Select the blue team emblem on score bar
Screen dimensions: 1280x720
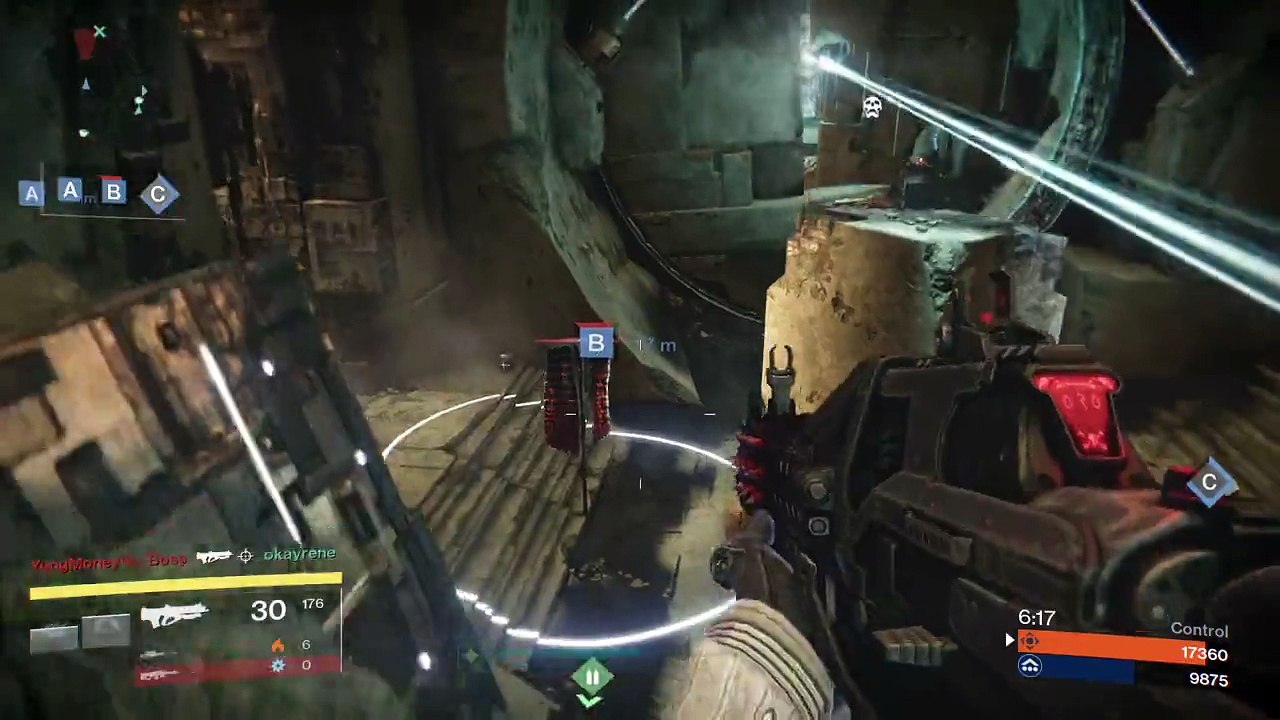pos(1030,666)
